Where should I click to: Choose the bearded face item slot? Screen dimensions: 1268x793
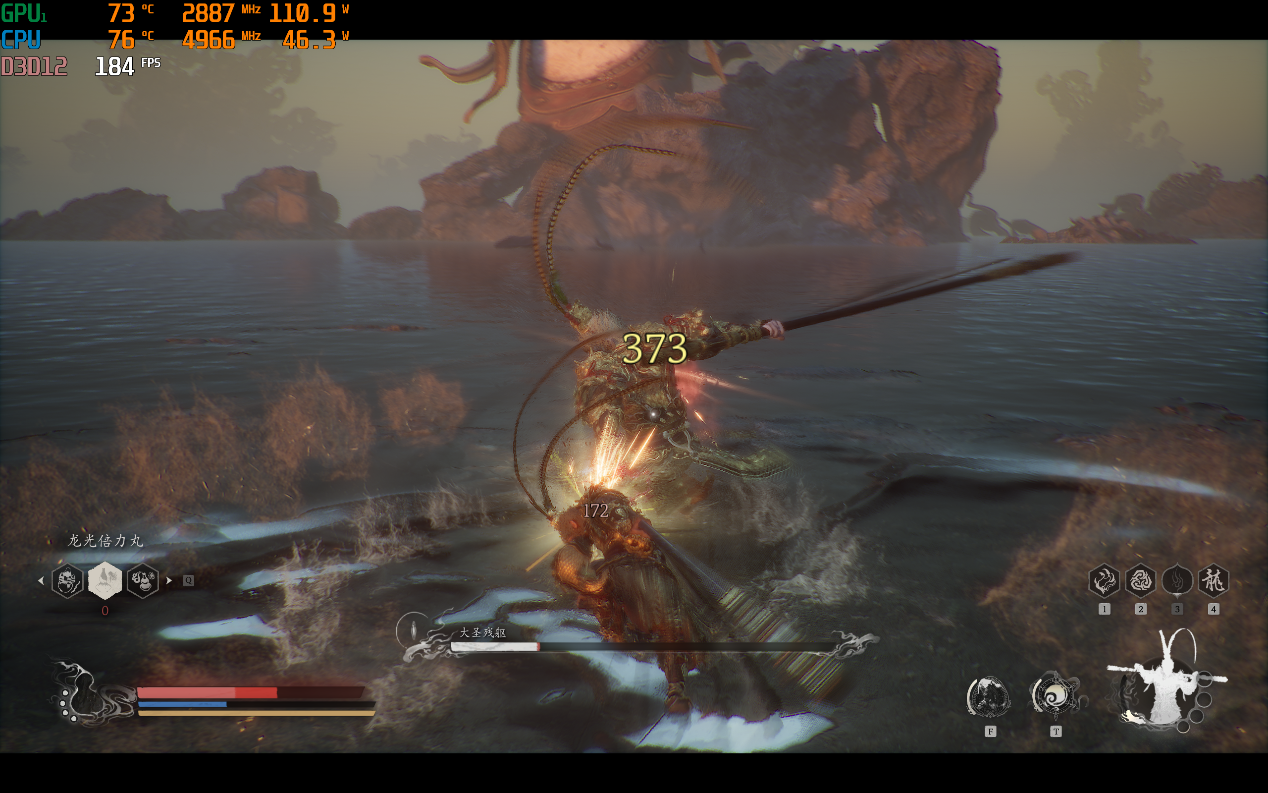pos(67,580)
